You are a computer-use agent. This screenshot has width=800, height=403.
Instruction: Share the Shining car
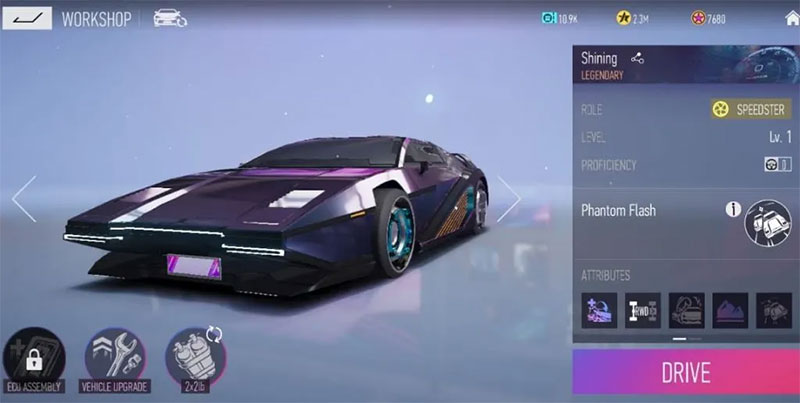pyautogui.click(x=638, y=59)
